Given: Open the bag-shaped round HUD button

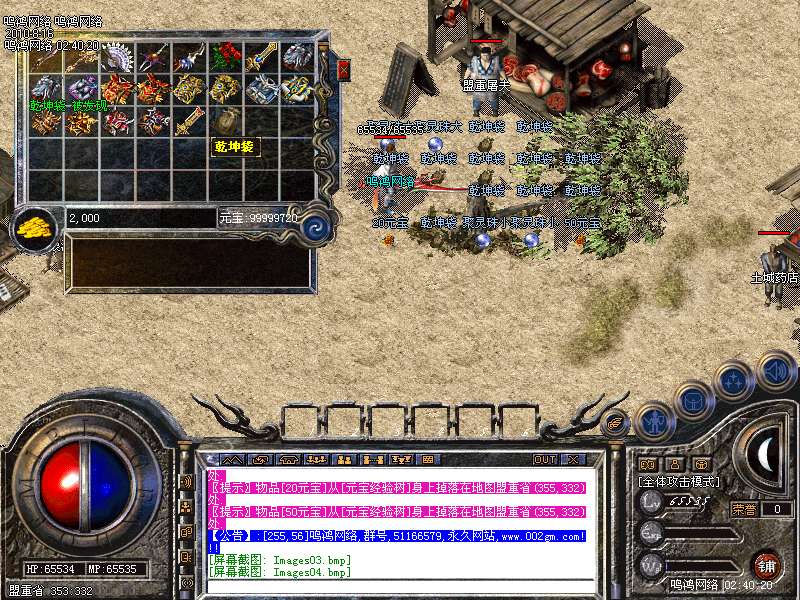Looking at the screenshot, I should pyautogui.click(x=695, y=401).
